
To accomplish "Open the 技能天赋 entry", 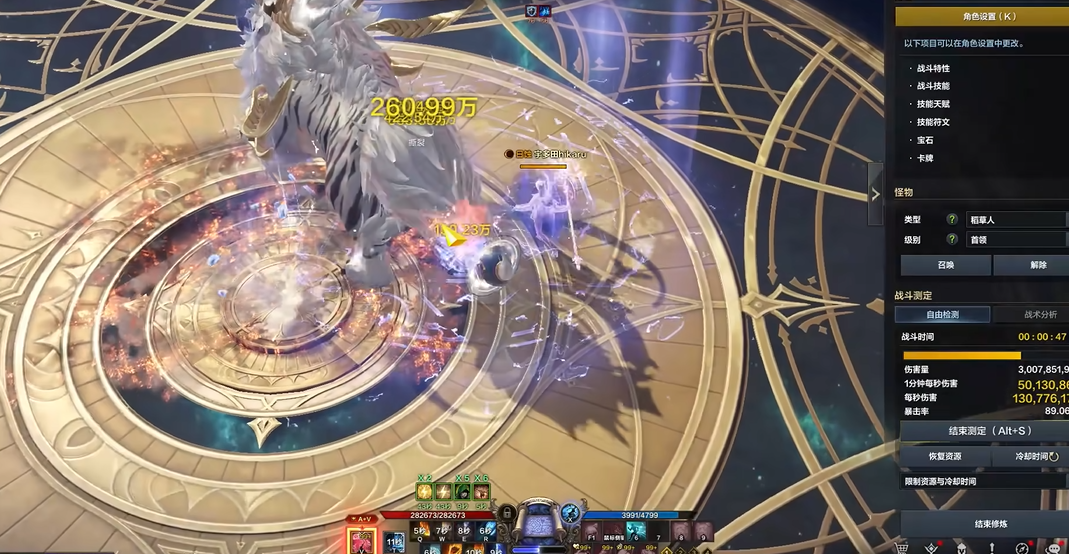I will click(x=933, y=104).
